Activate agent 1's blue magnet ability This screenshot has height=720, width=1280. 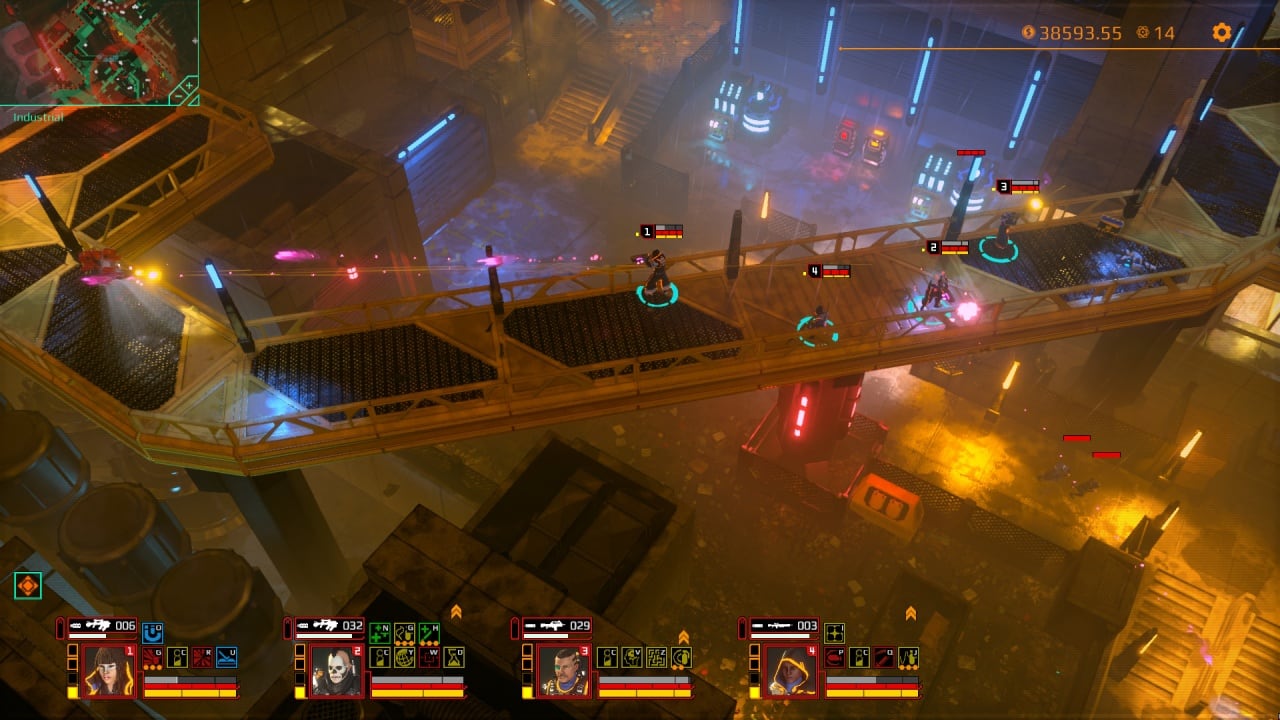pyautogui.click(x=152, y=632)
